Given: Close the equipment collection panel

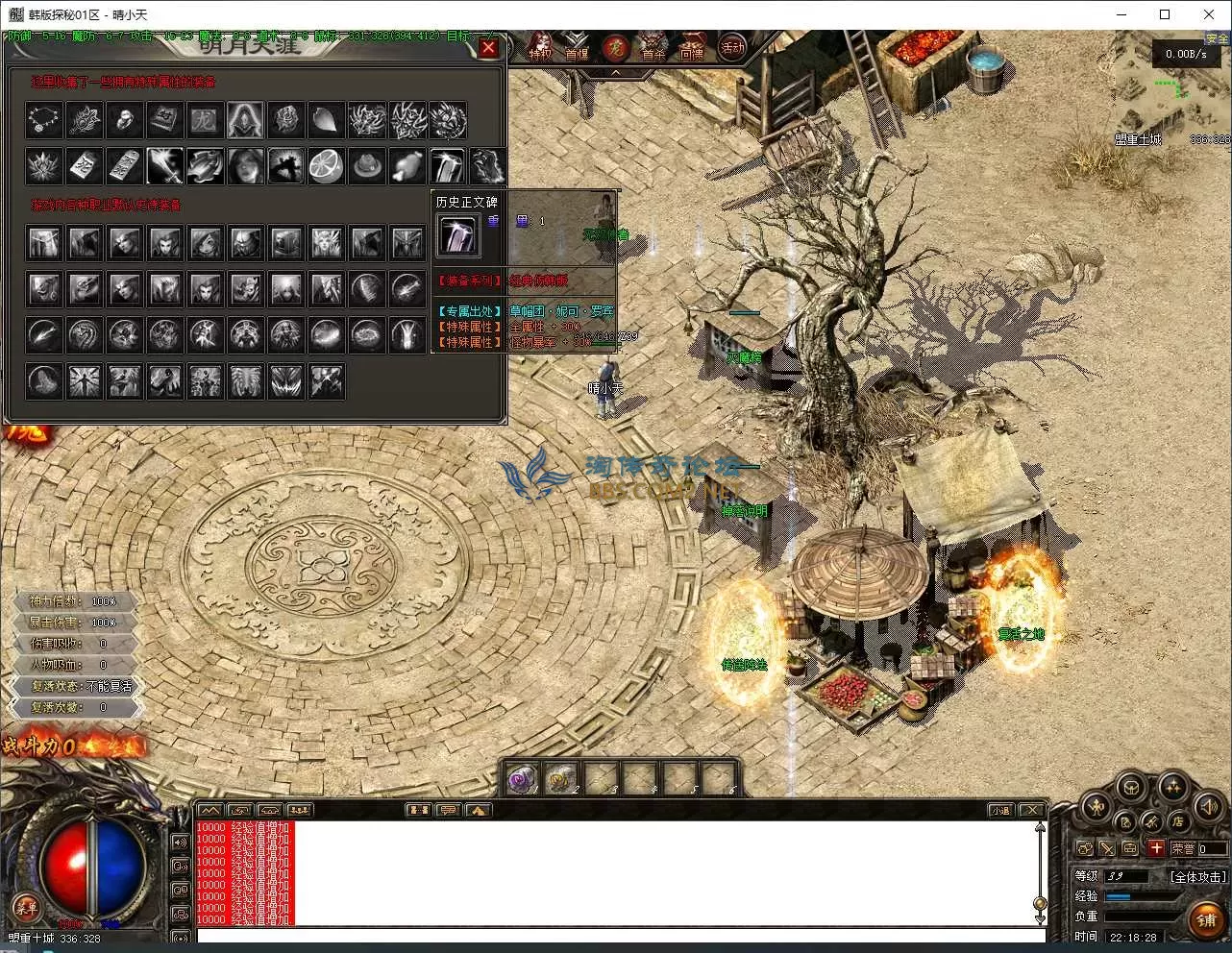Looking at the screenshot, I should point(488,47).
